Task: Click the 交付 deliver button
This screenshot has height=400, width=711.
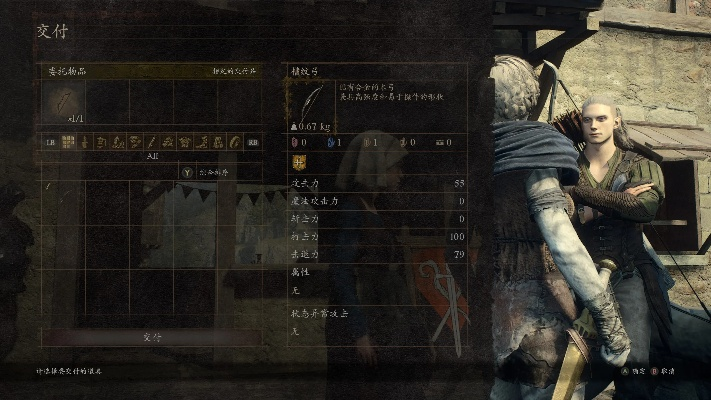Action: [x=152, y=337]
